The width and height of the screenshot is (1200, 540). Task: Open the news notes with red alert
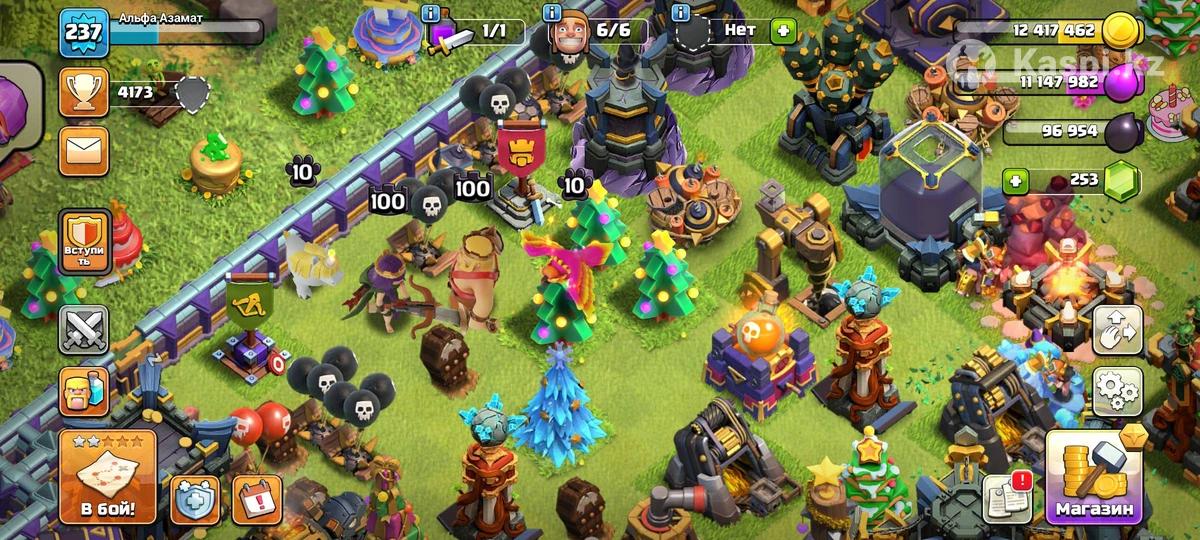1007,494
